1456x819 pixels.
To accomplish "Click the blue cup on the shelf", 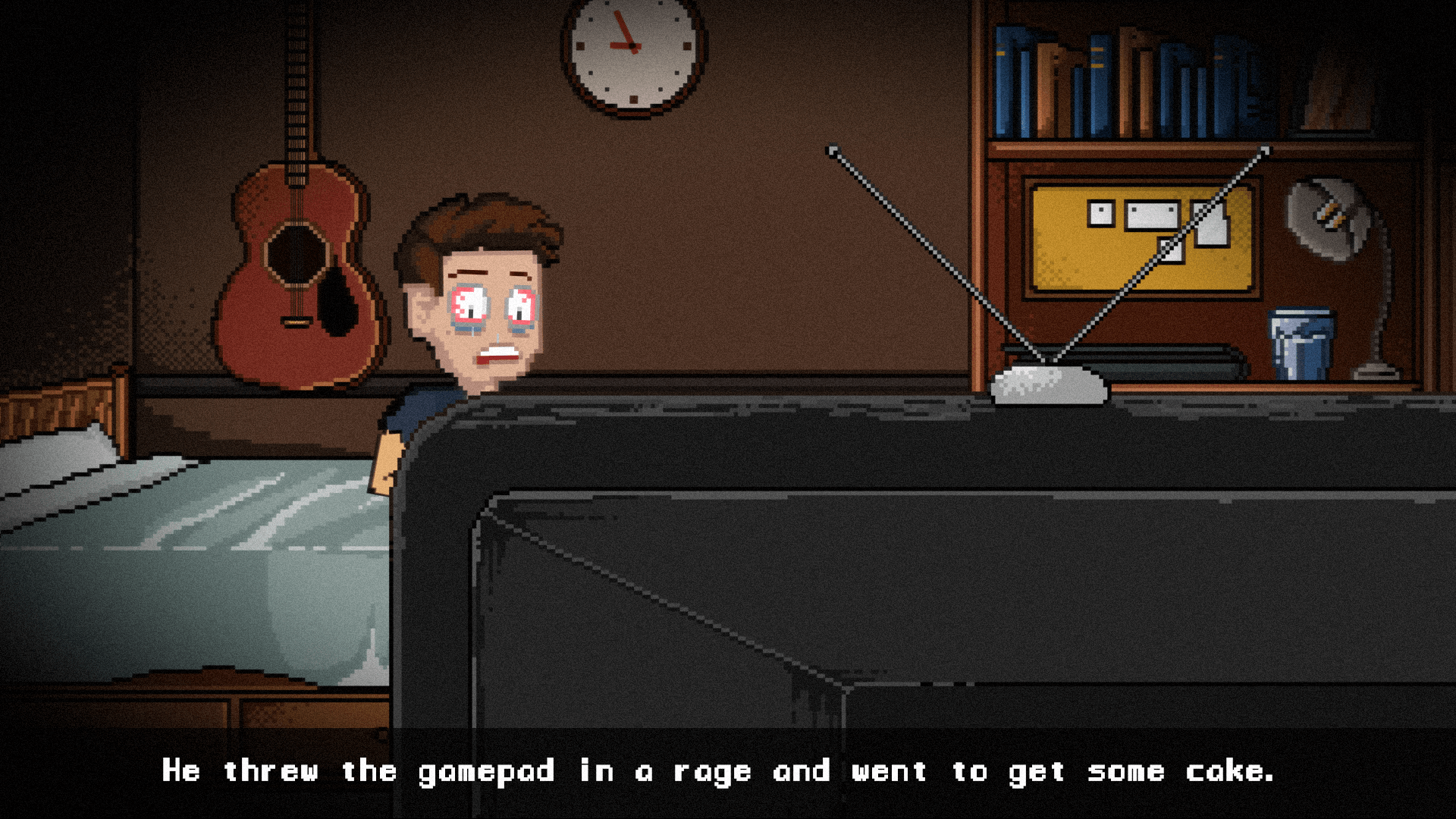I will coord(1301,341).
